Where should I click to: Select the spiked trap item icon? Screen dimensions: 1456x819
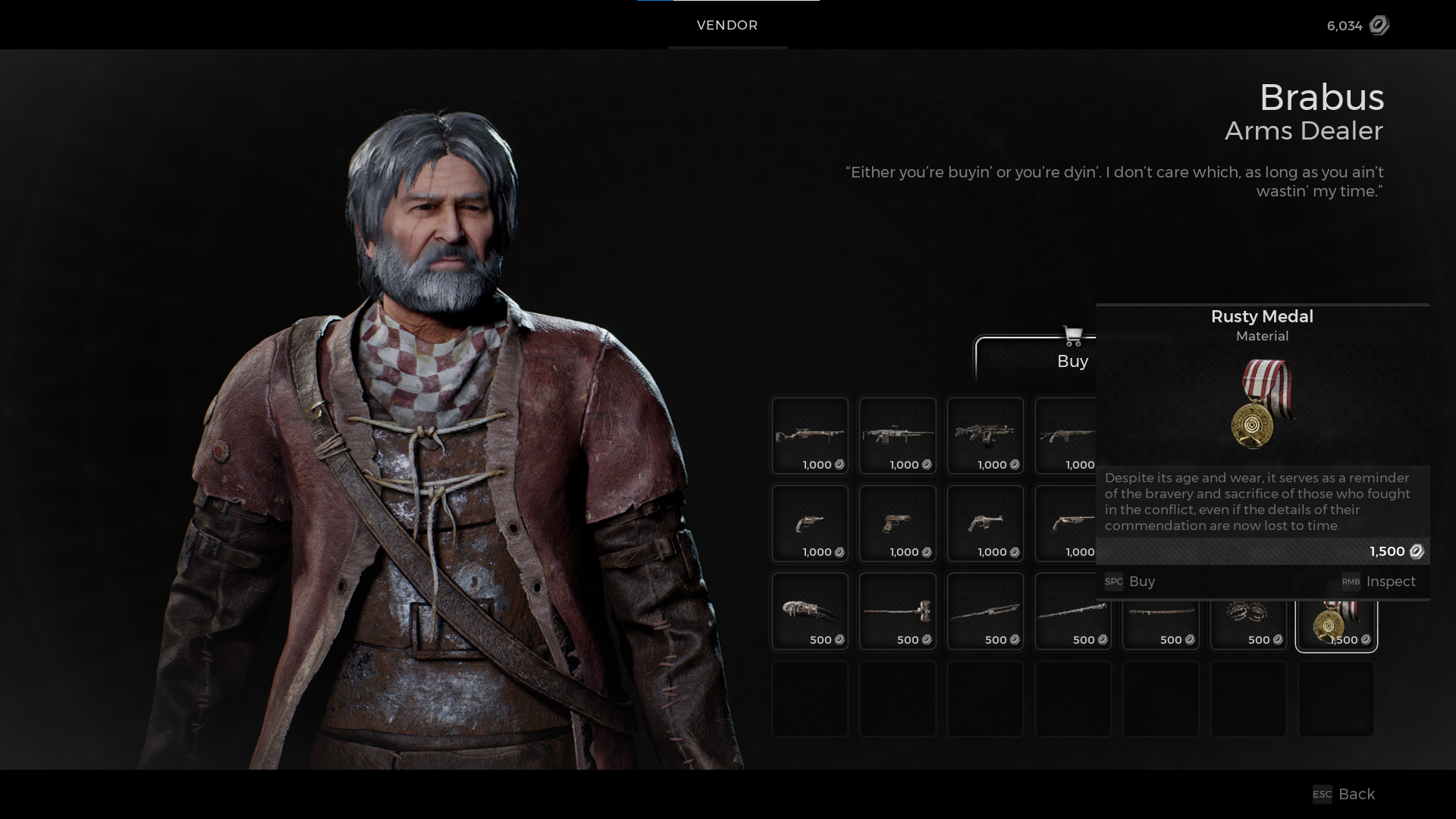point(1249,610)
